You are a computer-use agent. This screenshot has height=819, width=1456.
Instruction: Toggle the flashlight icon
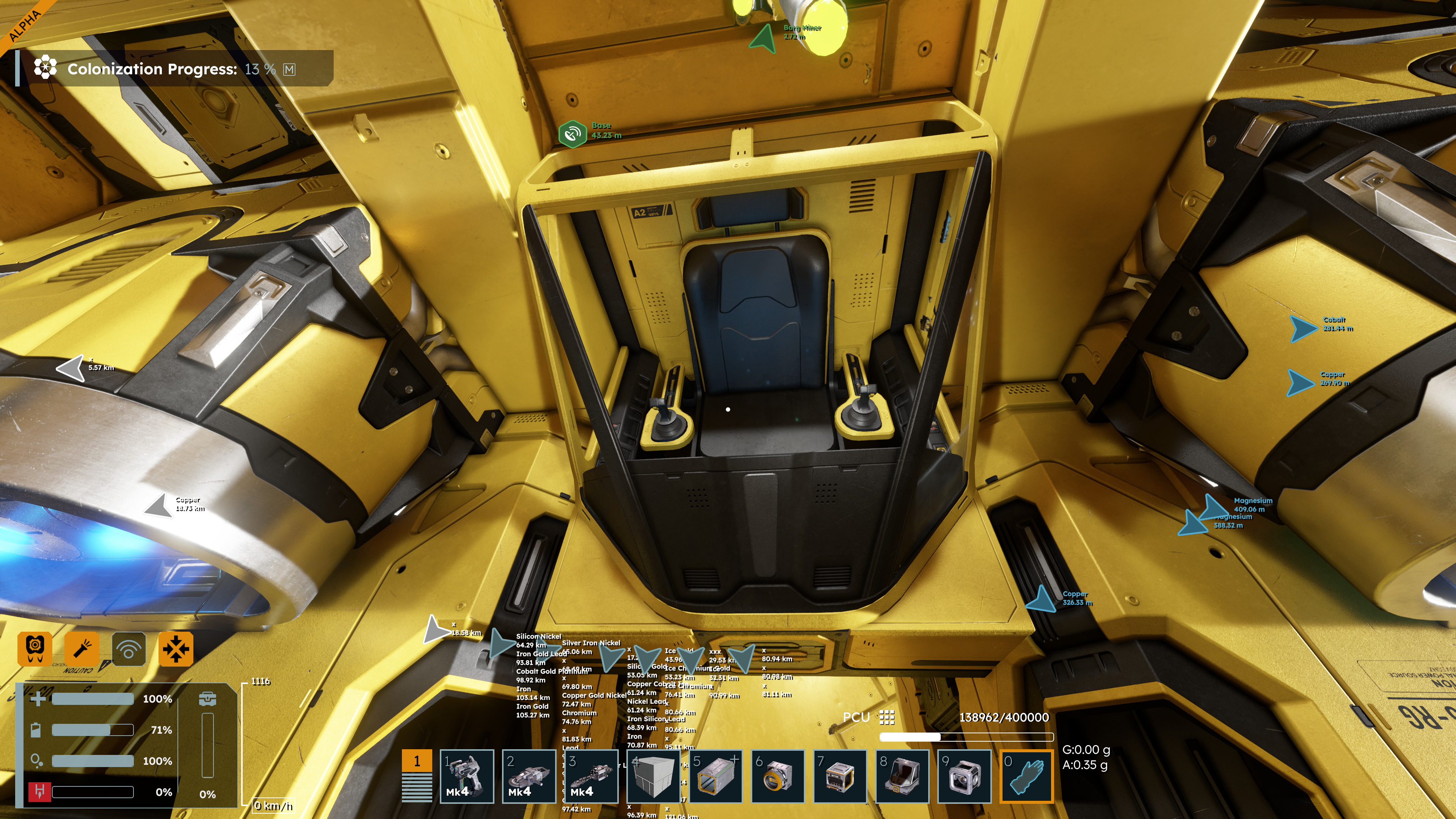pyautogui.click(x=82, y=648)
